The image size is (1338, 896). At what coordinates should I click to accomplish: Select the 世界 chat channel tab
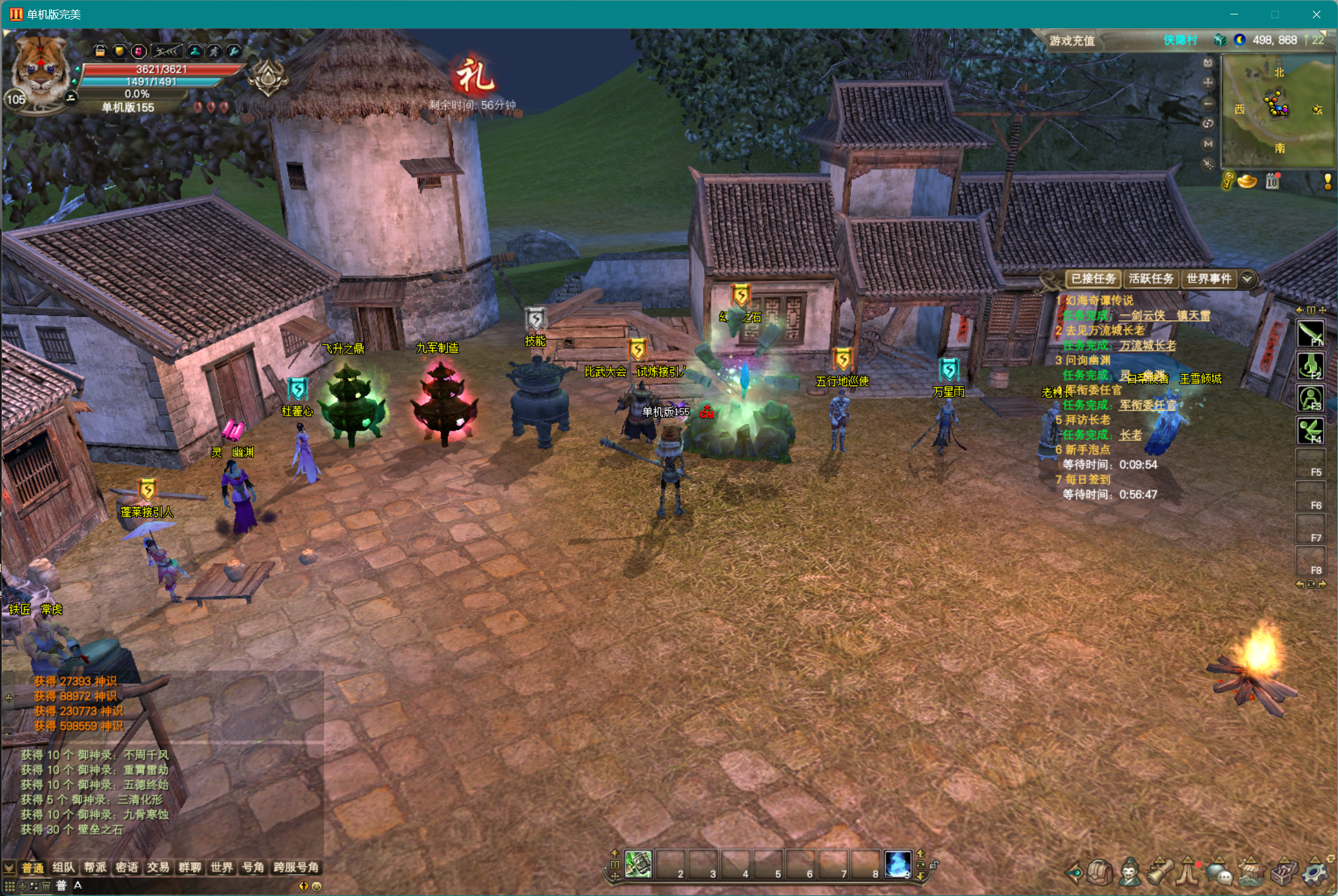click(221, 868)
